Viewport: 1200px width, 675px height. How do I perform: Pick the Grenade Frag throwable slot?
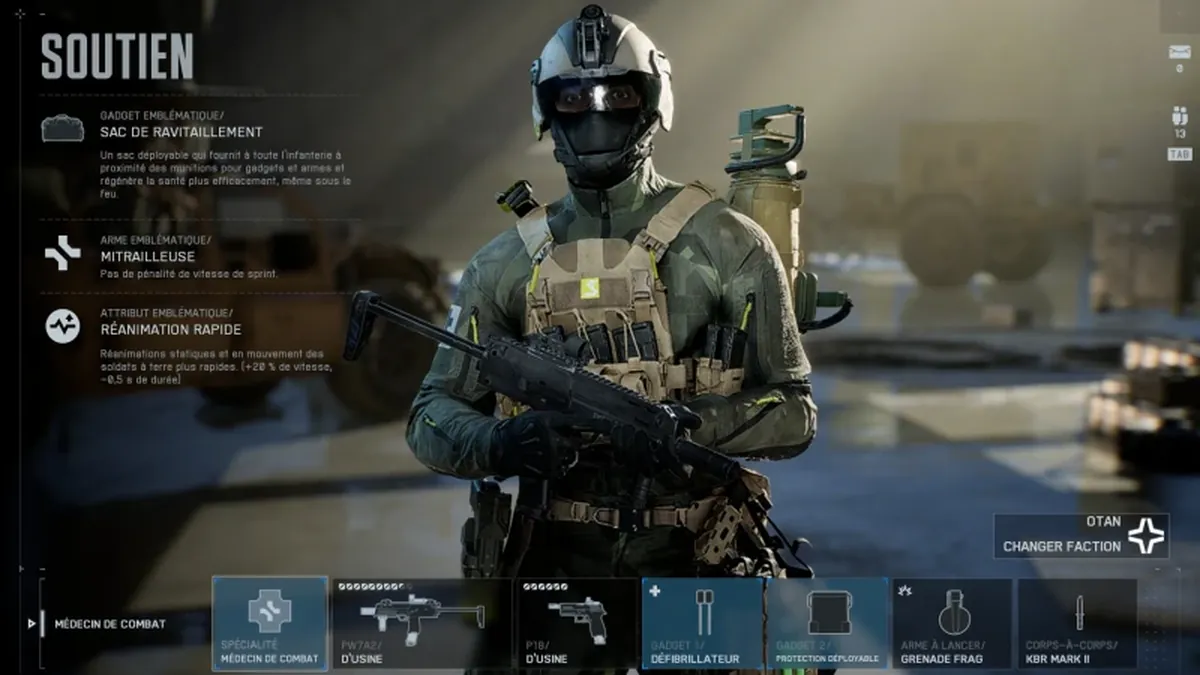[952, 622]
